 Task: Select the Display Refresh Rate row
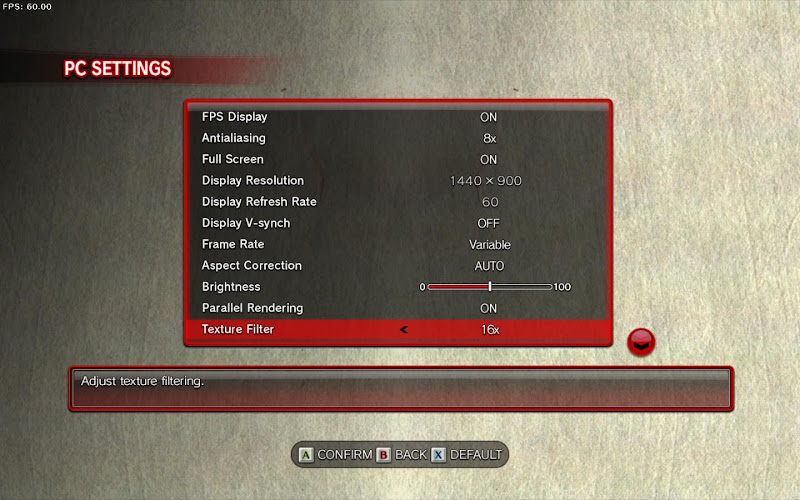(396, 202)
